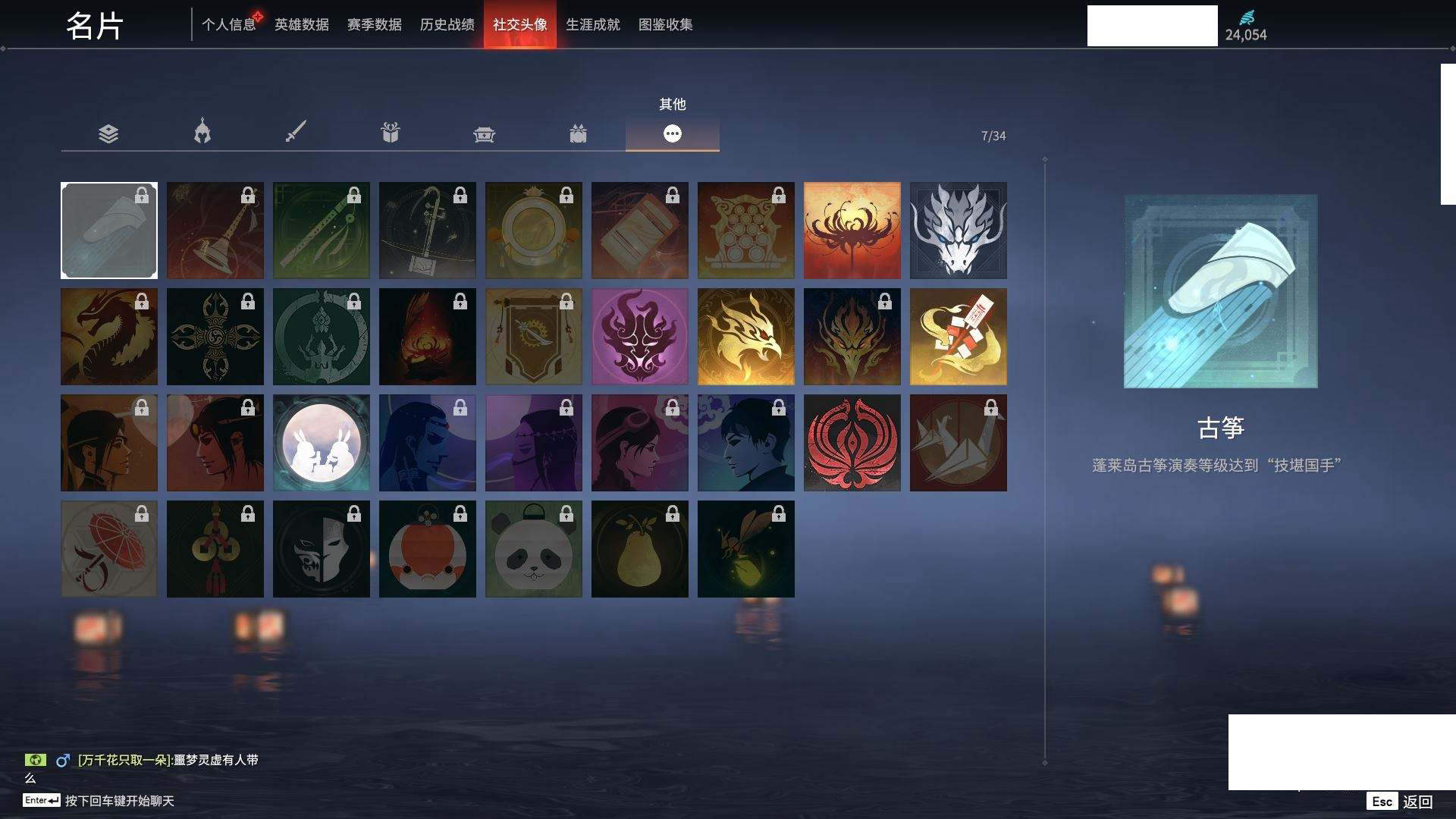Select the locked pear avatar
This screenshot has height=819, width=1456.
click(x=639, y=549)
